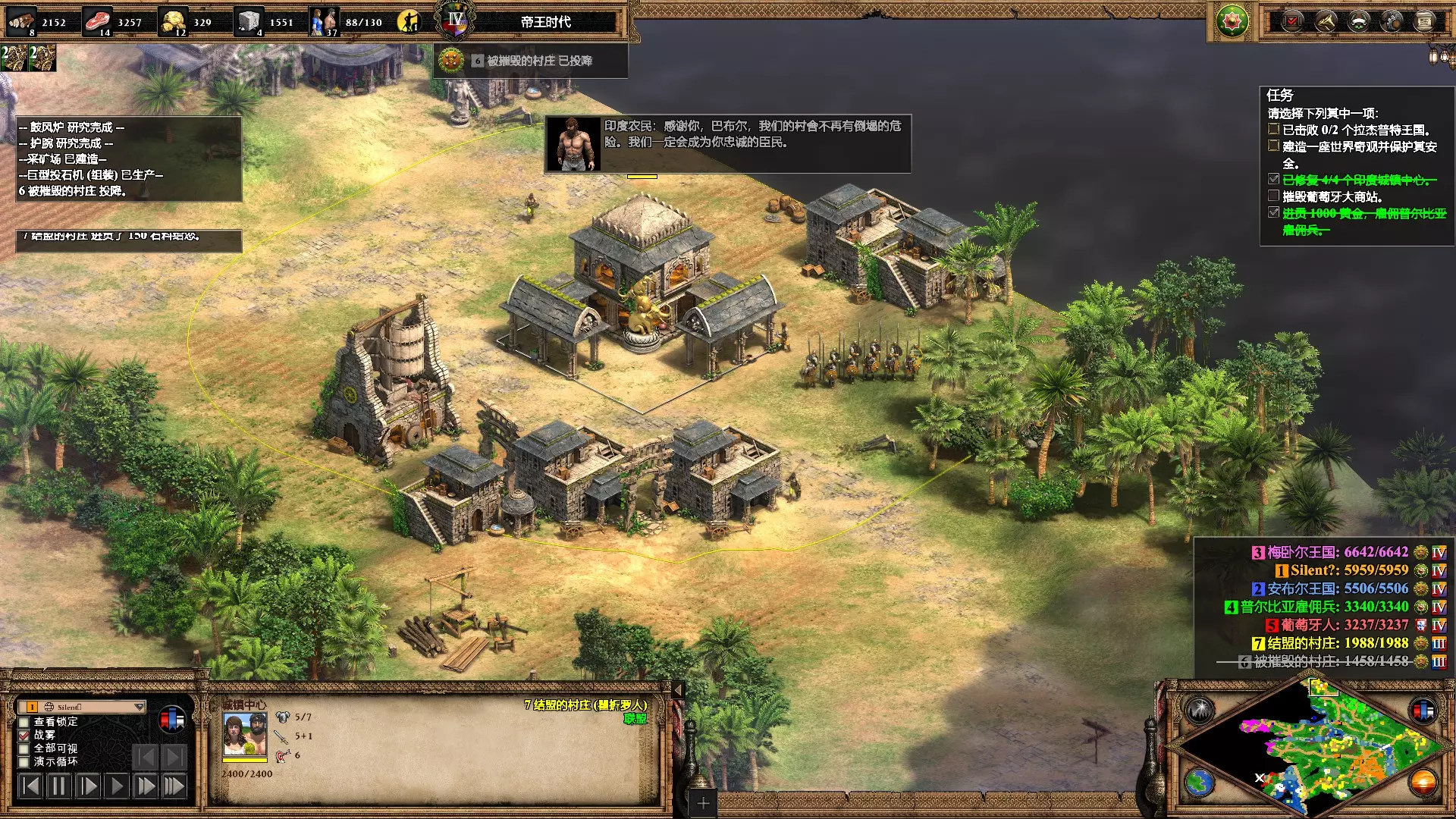
Task: Open the objectives checkmark button in top bar
Action: coord(1292,21)
